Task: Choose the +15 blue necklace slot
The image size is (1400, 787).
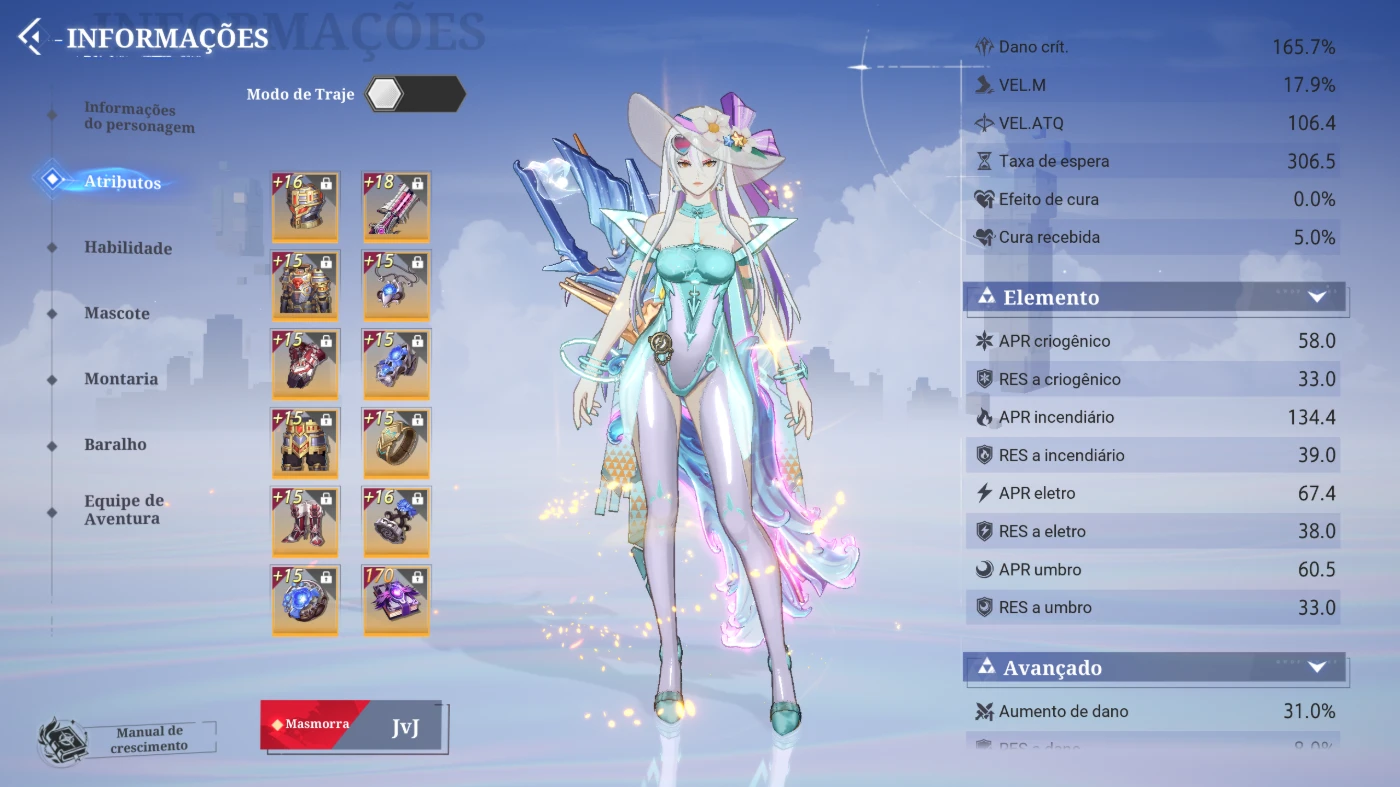Action: (x=396, y=285)
